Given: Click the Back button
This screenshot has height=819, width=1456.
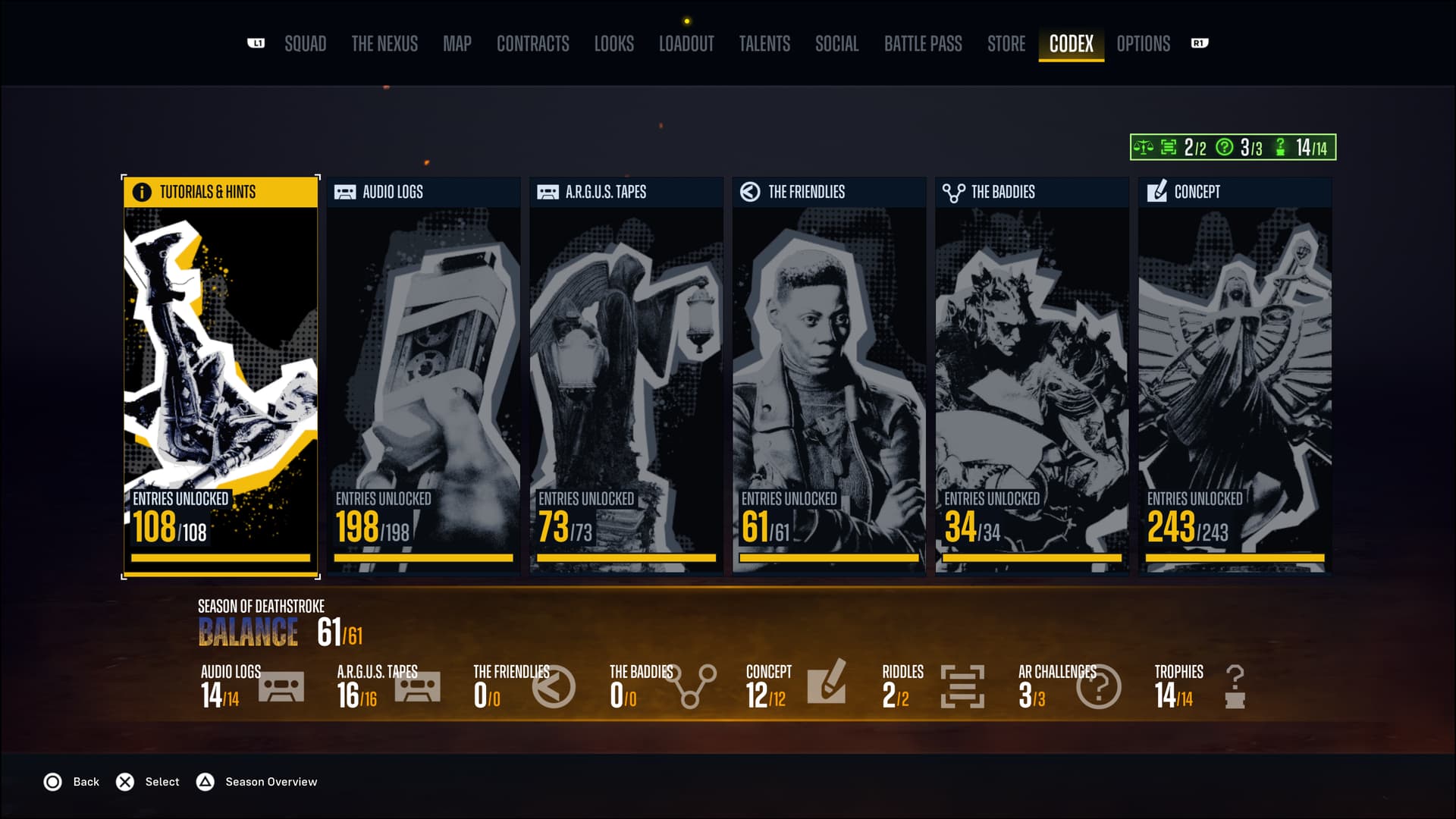Looking at the screenshot, I should [x=71, y=782].
